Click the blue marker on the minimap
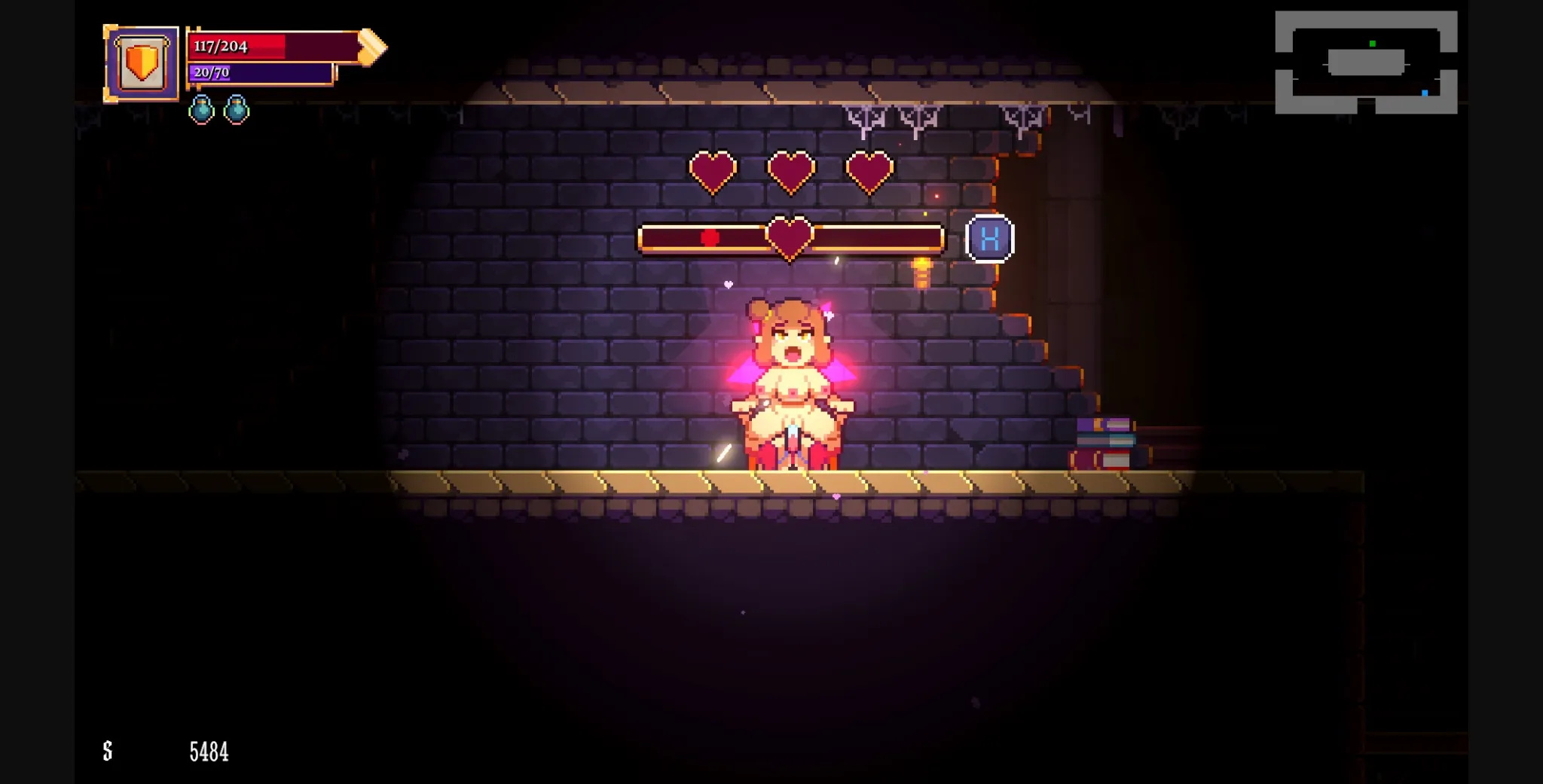The height and width of the screenshot is (784, 1543). click(1424, 92)
